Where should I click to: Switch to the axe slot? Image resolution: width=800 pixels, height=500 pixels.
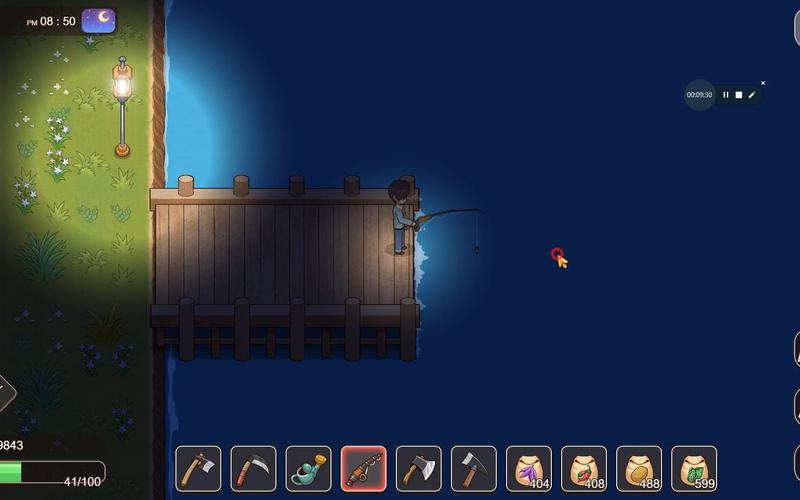[418, 468]
